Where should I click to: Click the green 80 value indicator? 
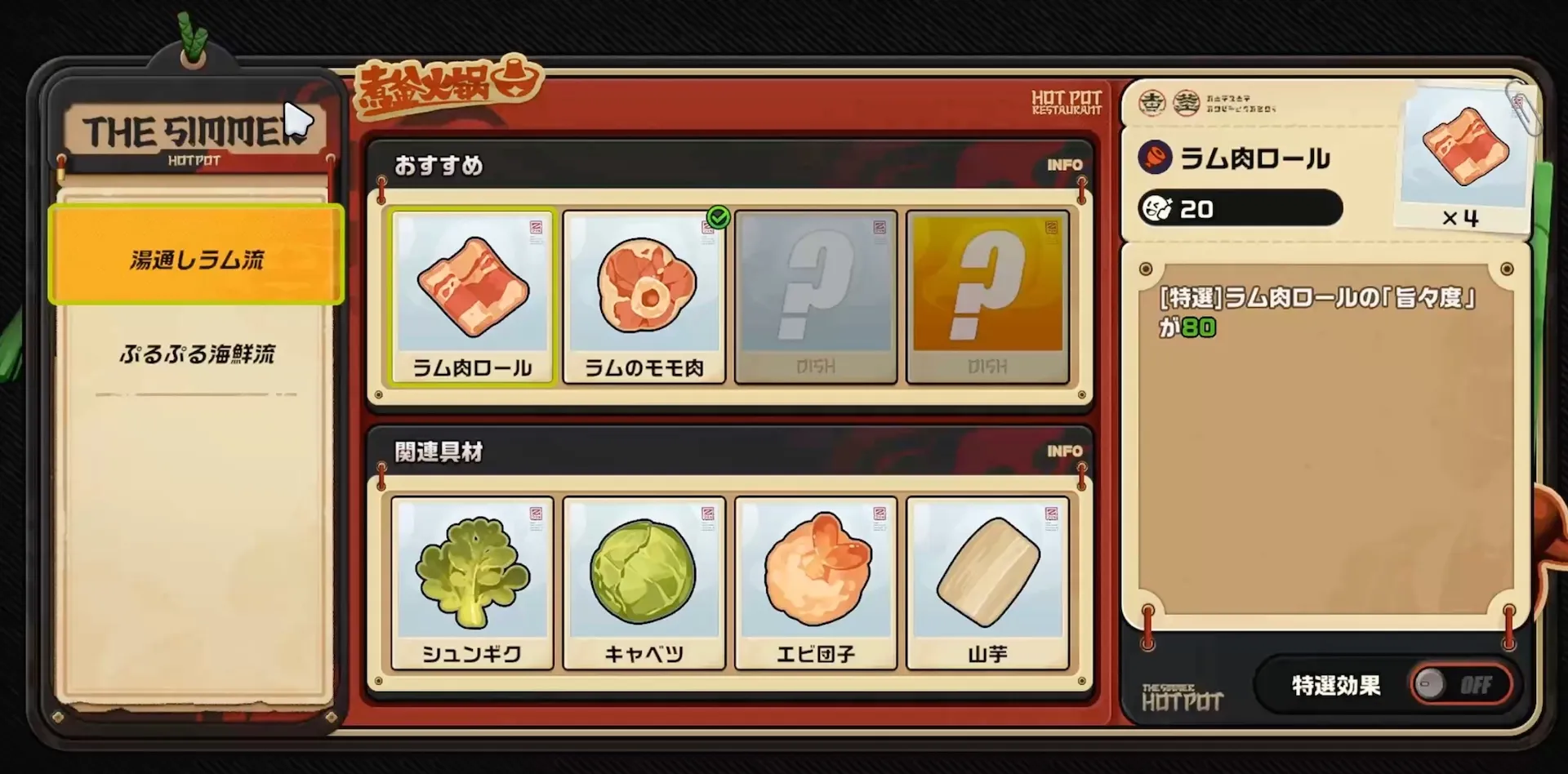(1197, 327)
